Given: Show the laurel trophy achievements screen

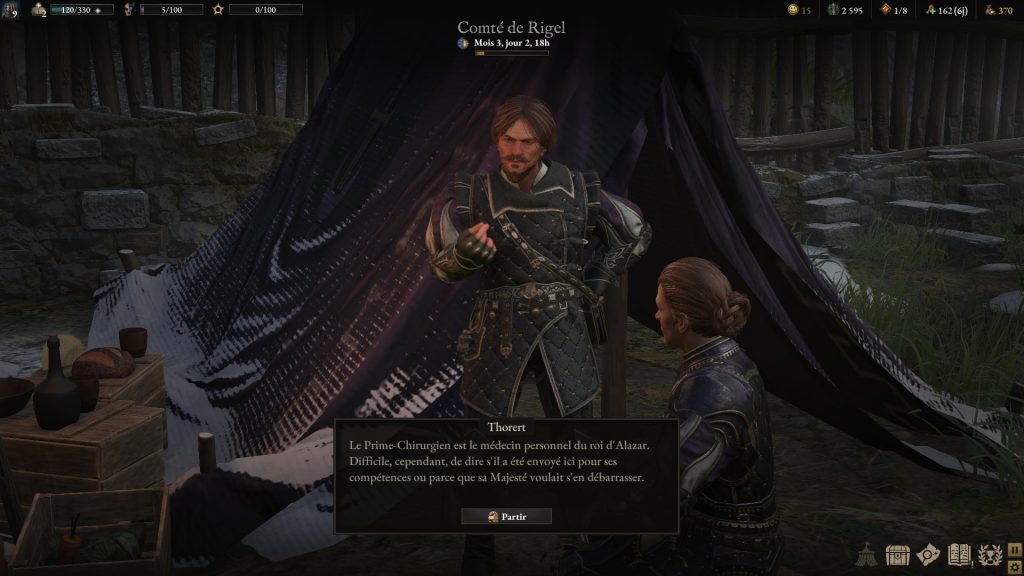Looking at the screenshot, I should pyautogui.click(x=990, y=555).
